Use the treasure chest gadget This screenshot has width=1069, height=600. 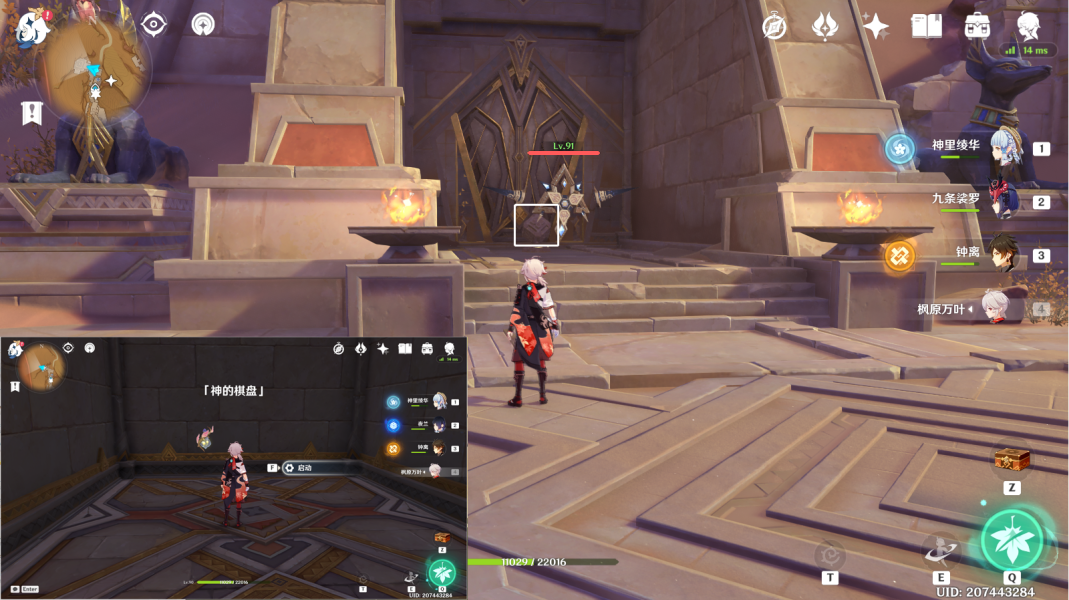pos(1012,460)
